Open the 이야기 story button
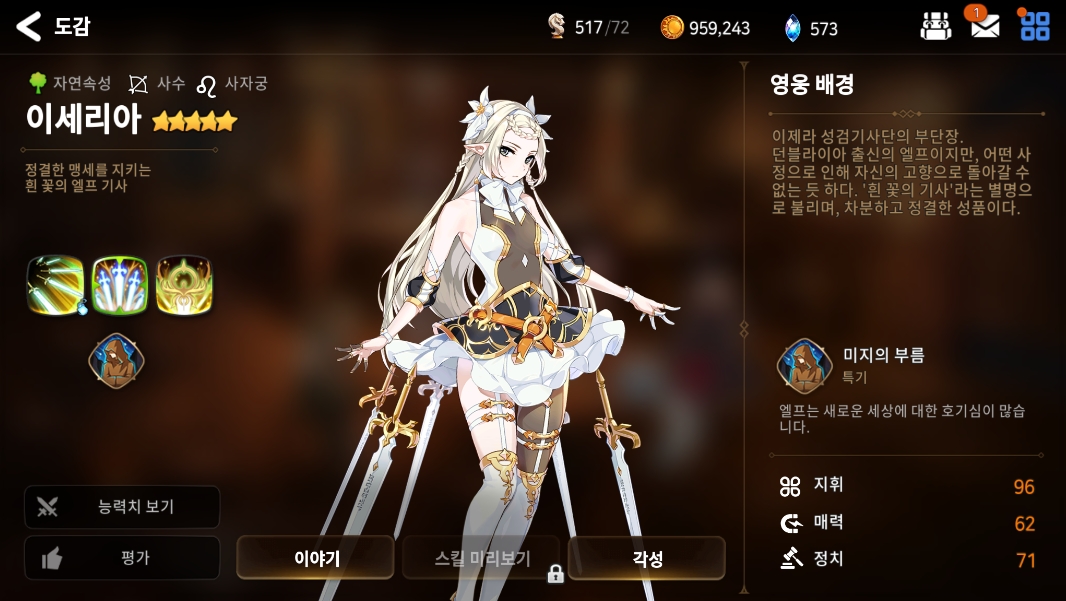1066x601 pixels. (315, 558)
